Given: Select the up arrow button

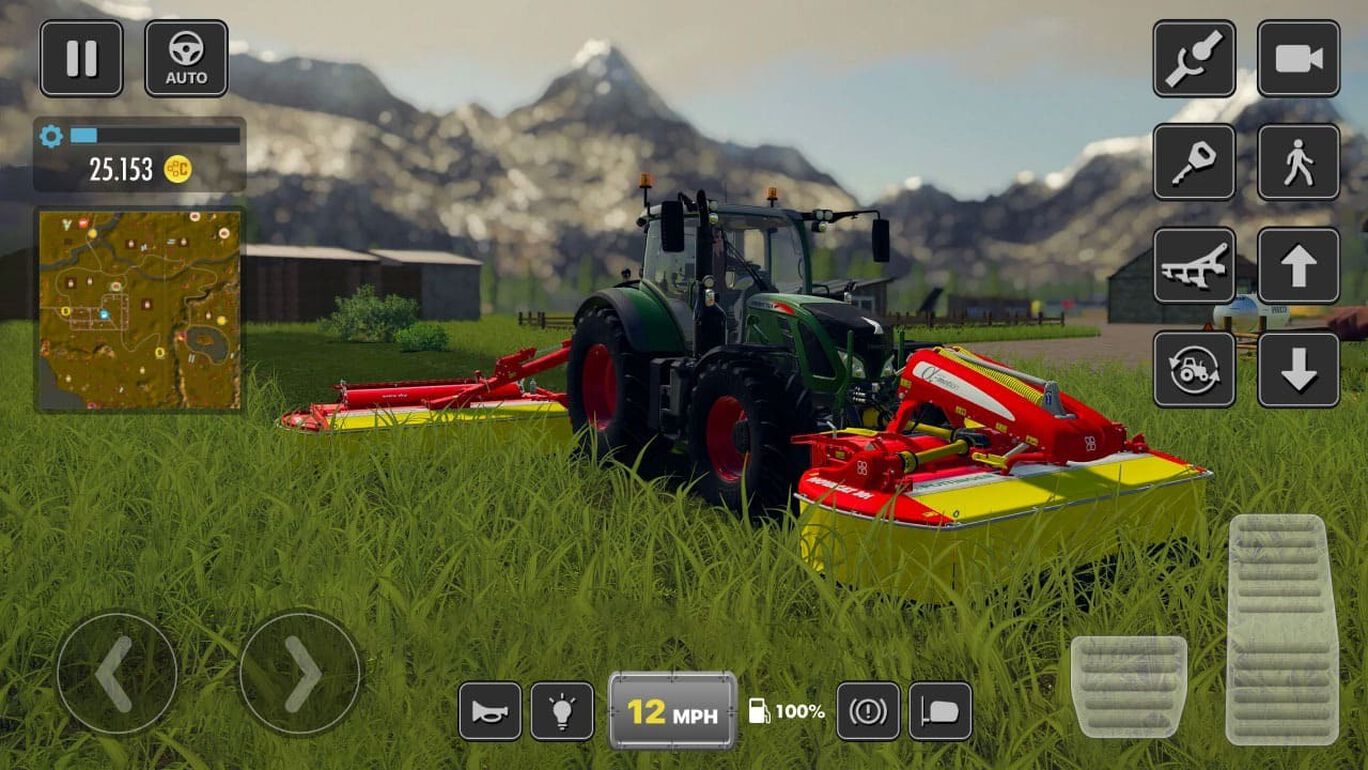Looking at the screenshot, I should click(x=1298, y=266).
